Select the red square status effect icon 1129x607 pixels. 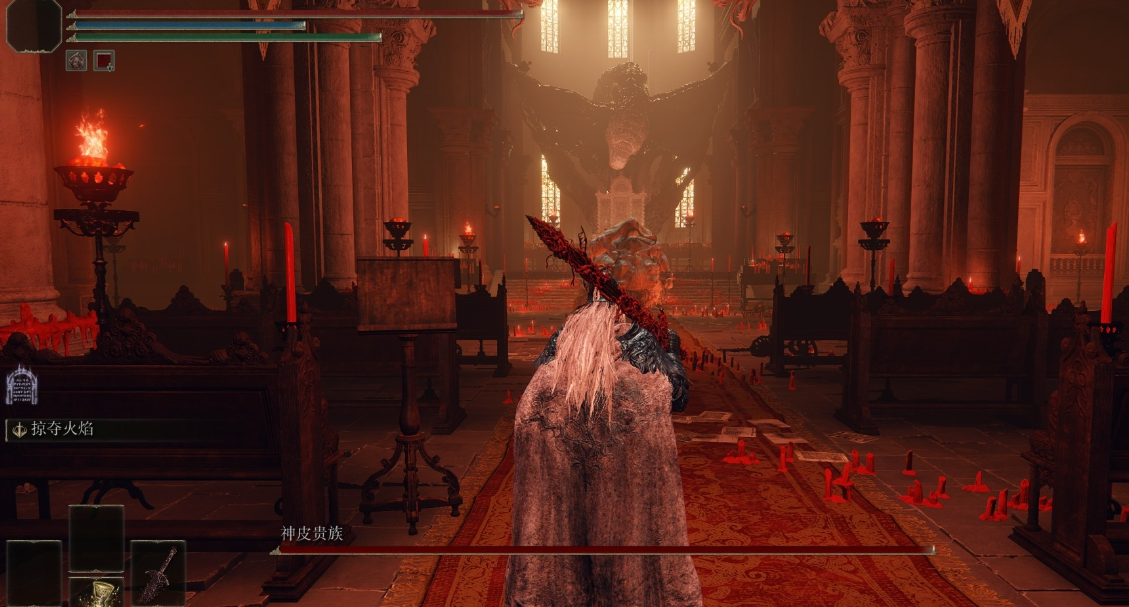(104, 60)
